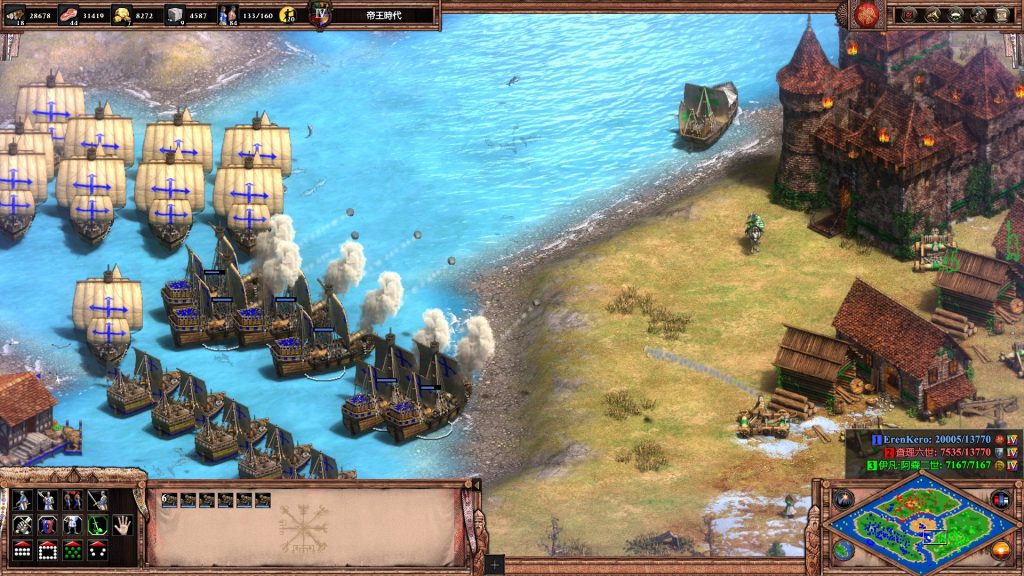The width and height of the screenshot is (1024, 576).
Task: Click on the diamond minimap
Action: [920, 522]
